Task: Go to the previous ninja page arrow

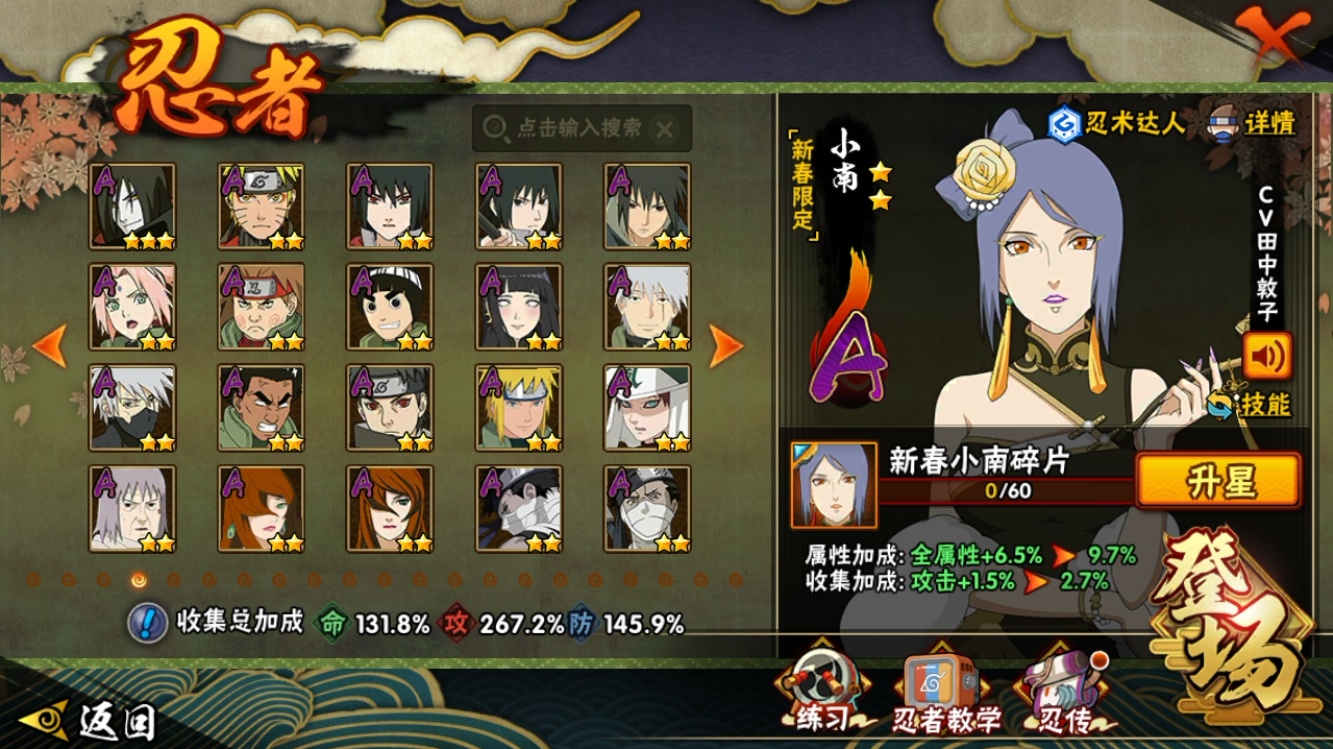Action: 50,345
